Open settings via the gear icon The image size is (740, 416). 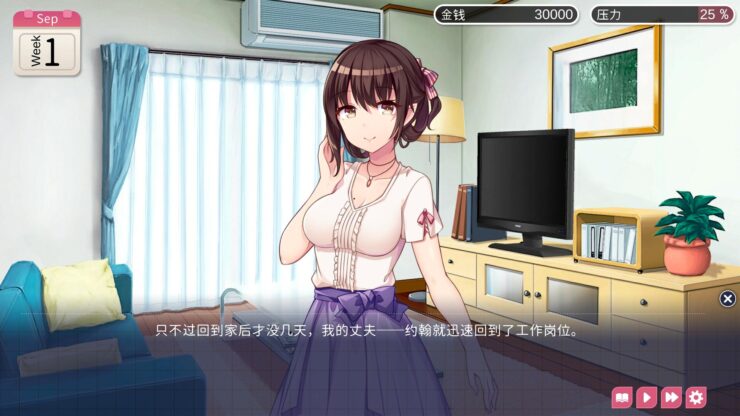[x=696, y=397]
